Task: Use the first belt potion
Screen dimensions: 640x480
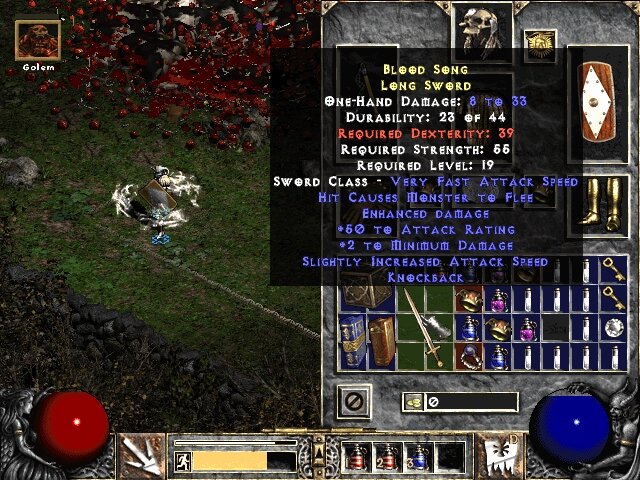Action: click(x=354, y=456)
